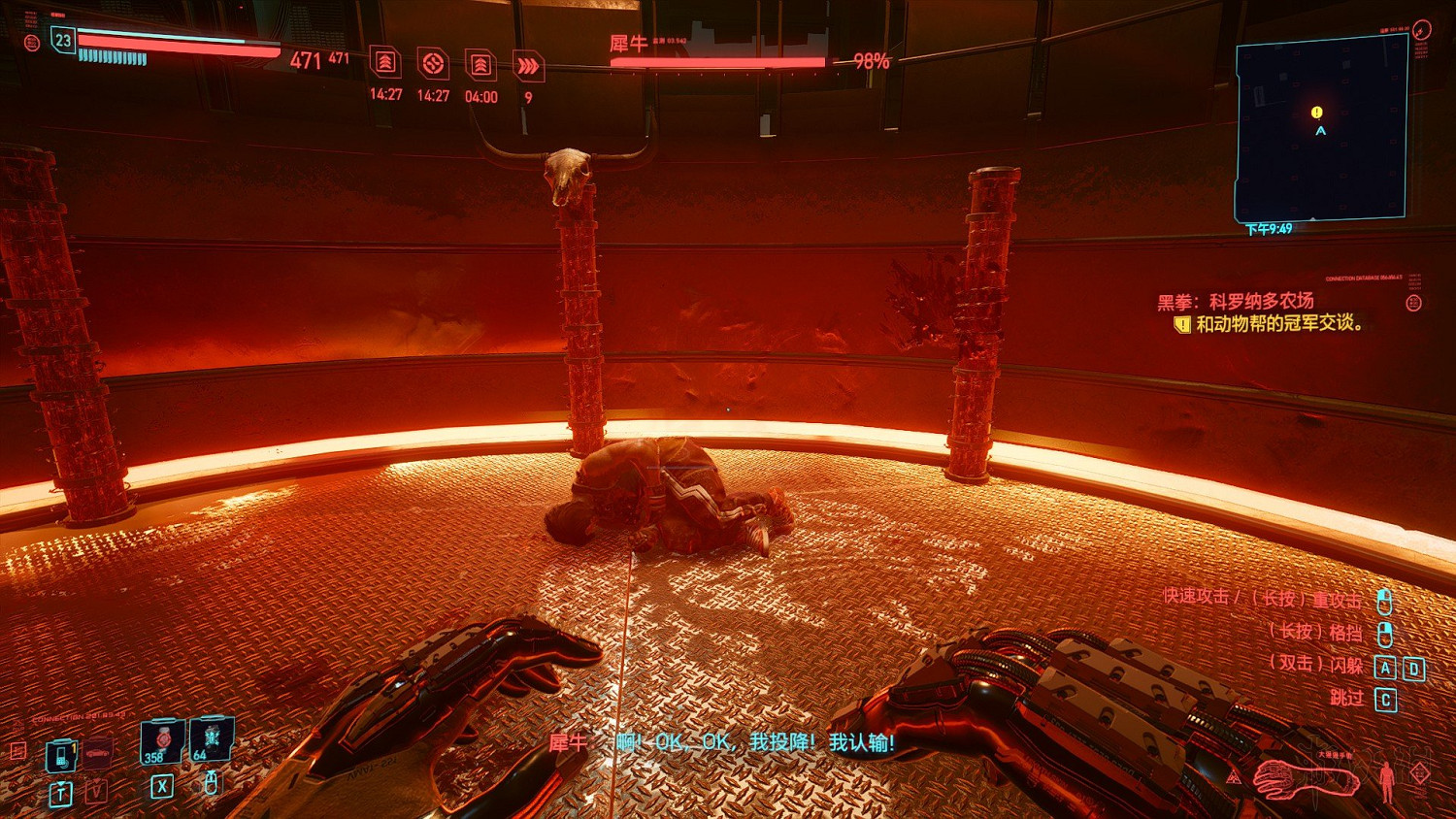The width and height of the screenshot is (1456, 819).
Task: Select the call vehicle car icon
Action: pyautogui.click(x=97, y=753)
